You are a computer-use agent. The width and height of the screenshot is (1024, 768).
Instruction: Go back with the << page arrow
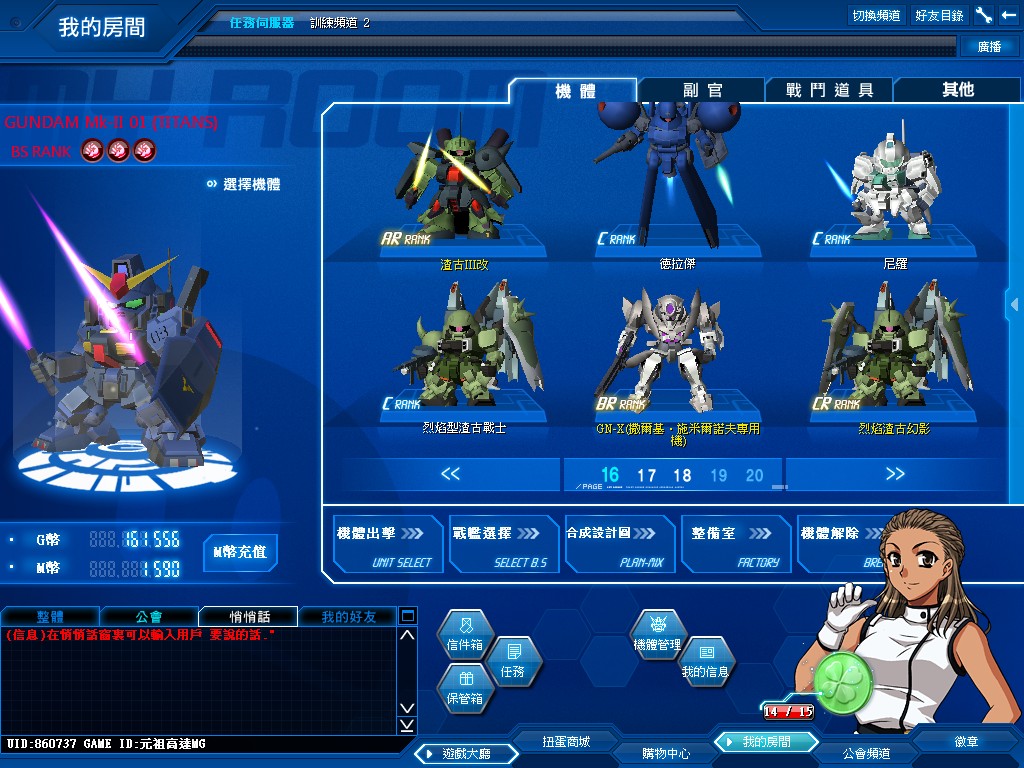[450, 474]
